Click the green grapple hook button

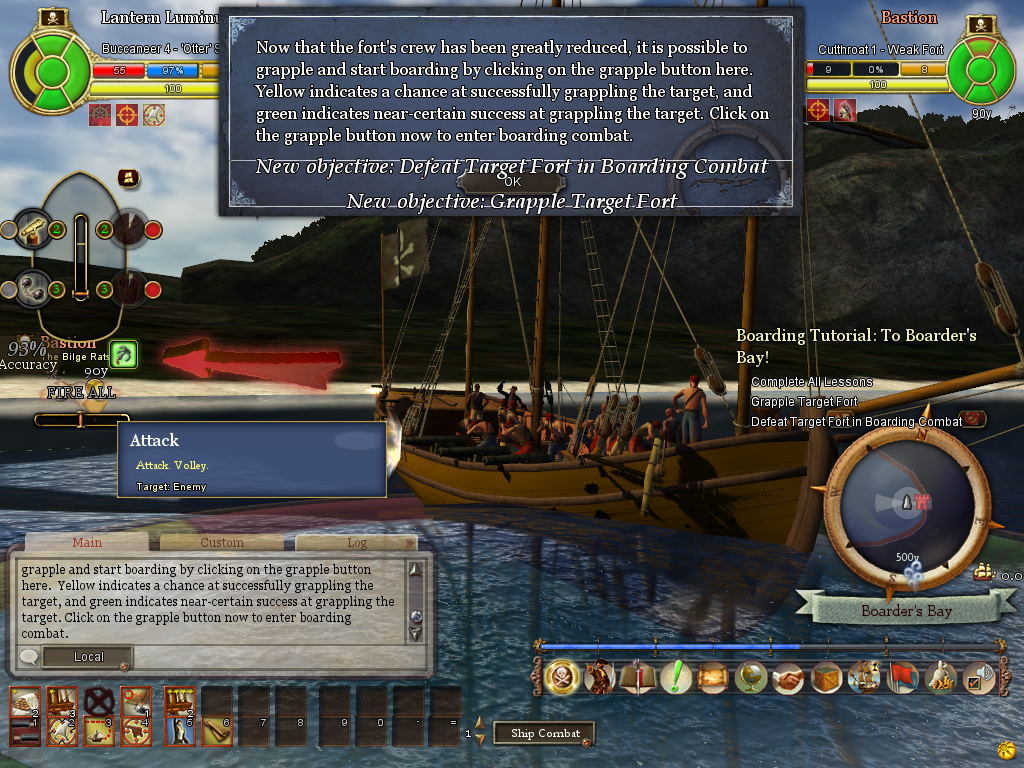pyautogui.click(x=124, y=354)
